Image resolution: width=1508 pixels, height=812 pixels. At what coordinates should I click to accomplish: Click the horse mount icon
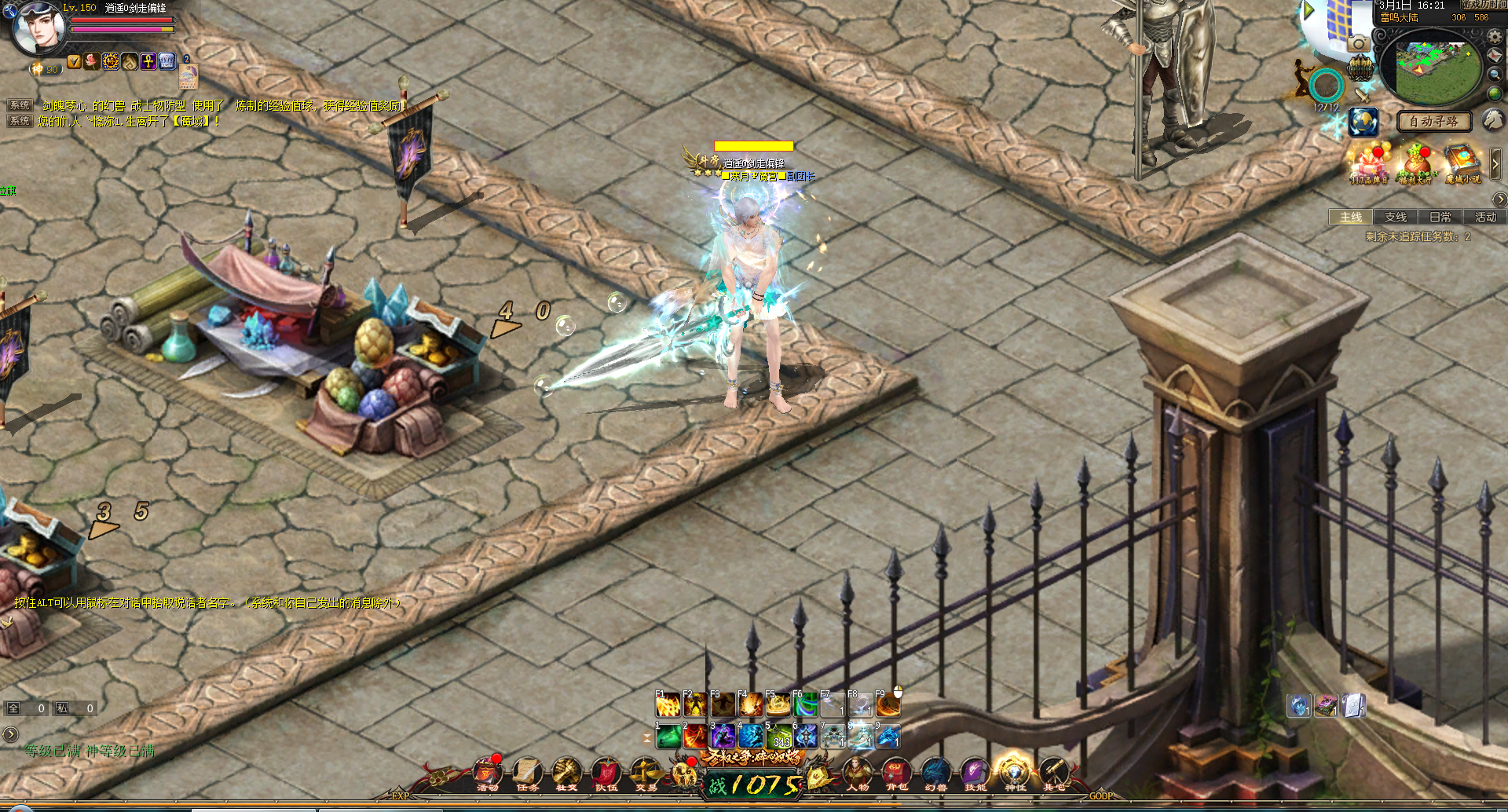pos(1493,119)
